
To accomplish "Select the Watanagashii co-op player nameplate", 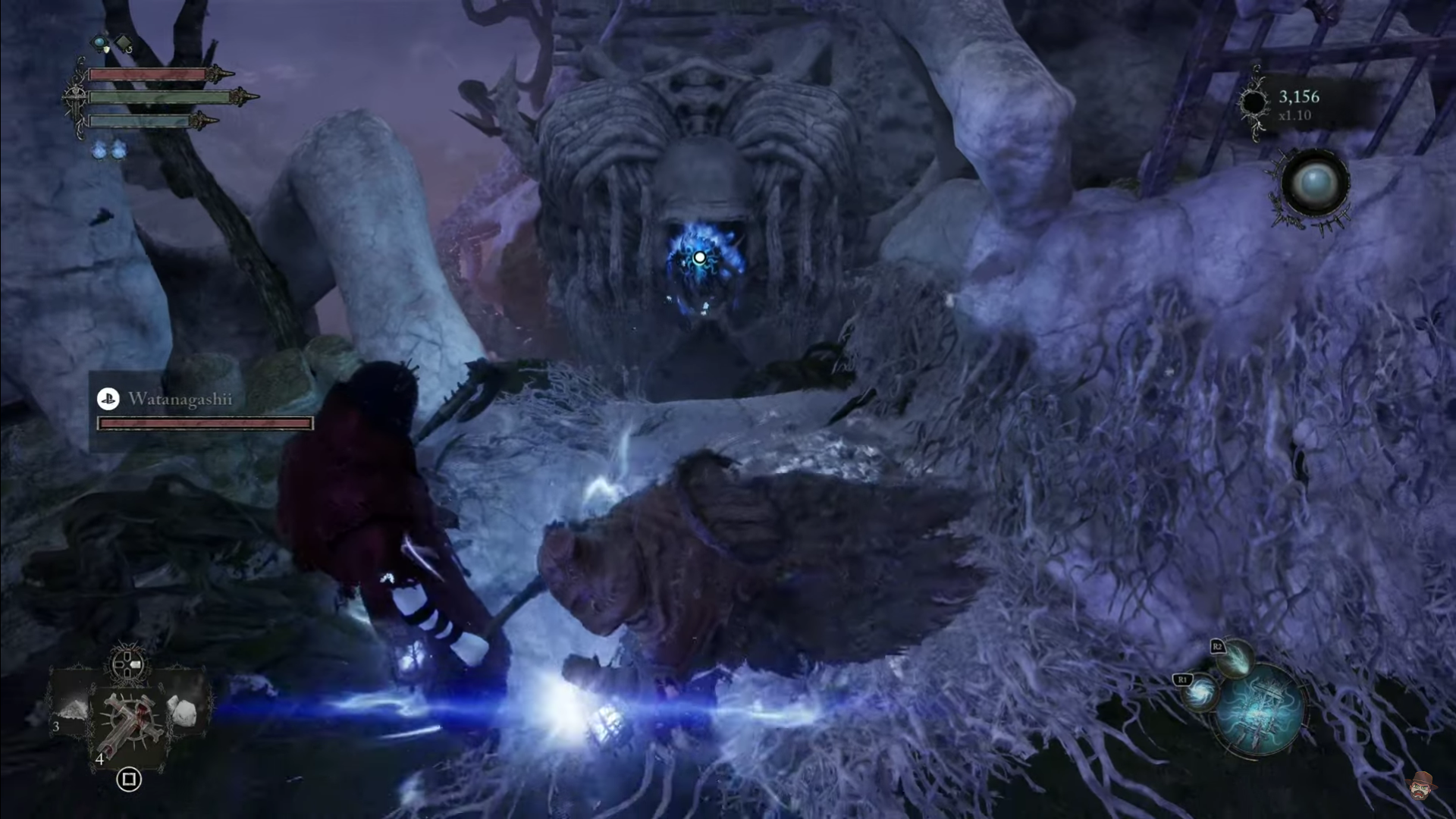I will (x=180, y=399).
